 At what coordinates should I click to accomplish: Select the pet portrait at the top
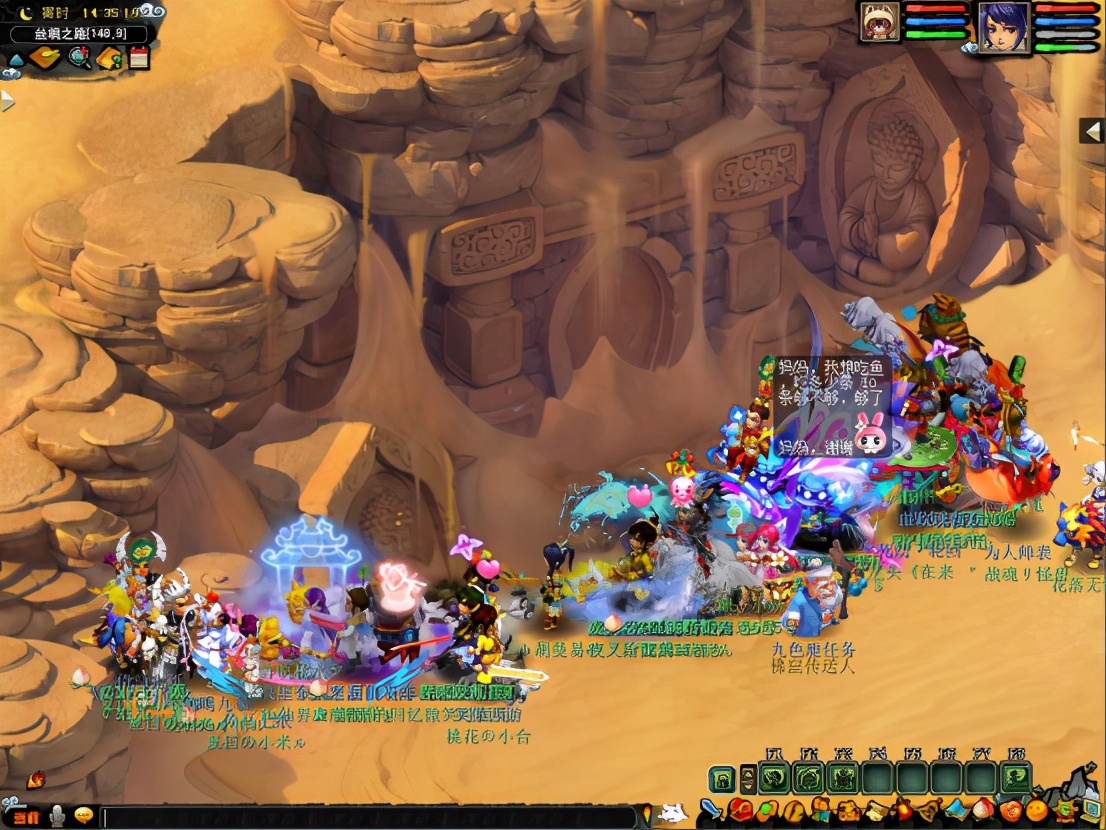tap(880, 22)
